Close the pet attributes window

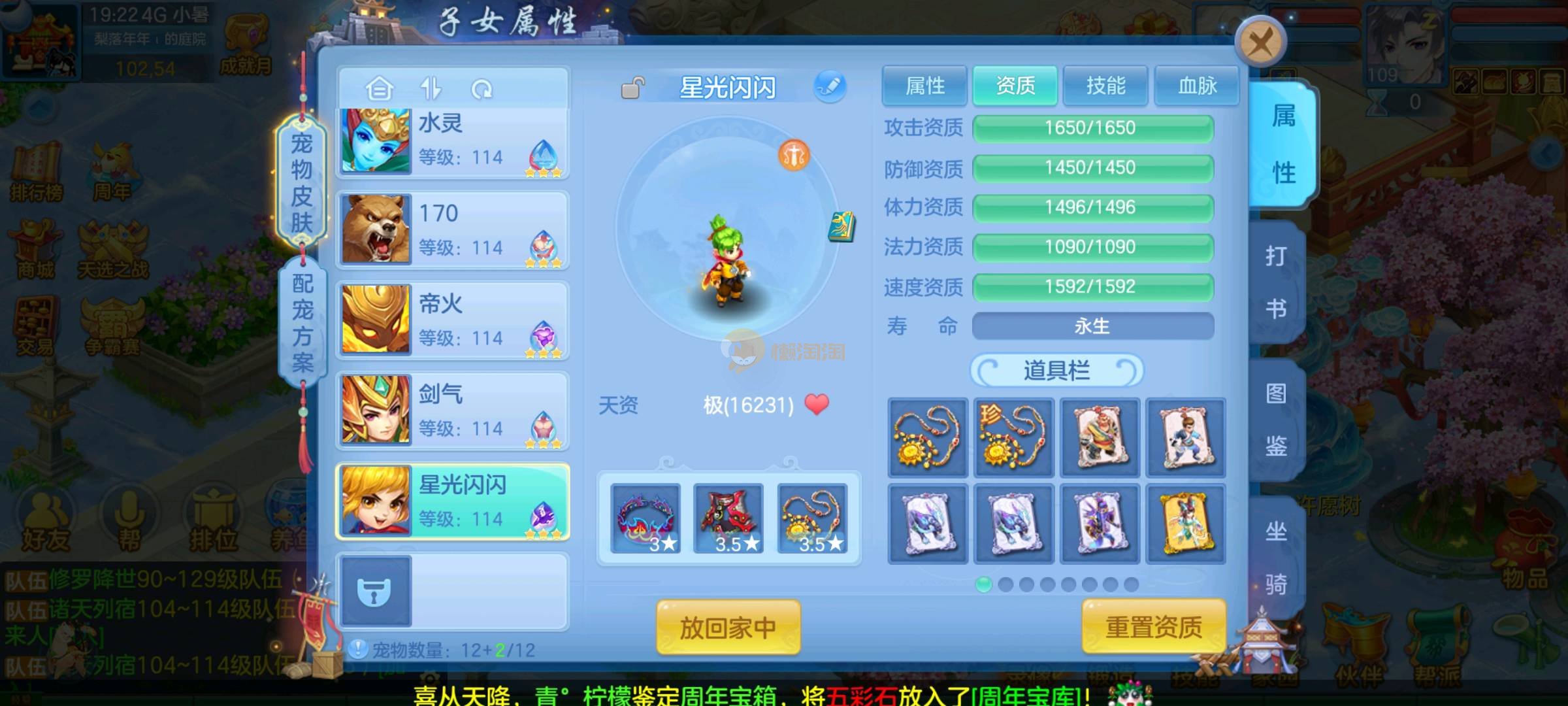point(1260,43)
